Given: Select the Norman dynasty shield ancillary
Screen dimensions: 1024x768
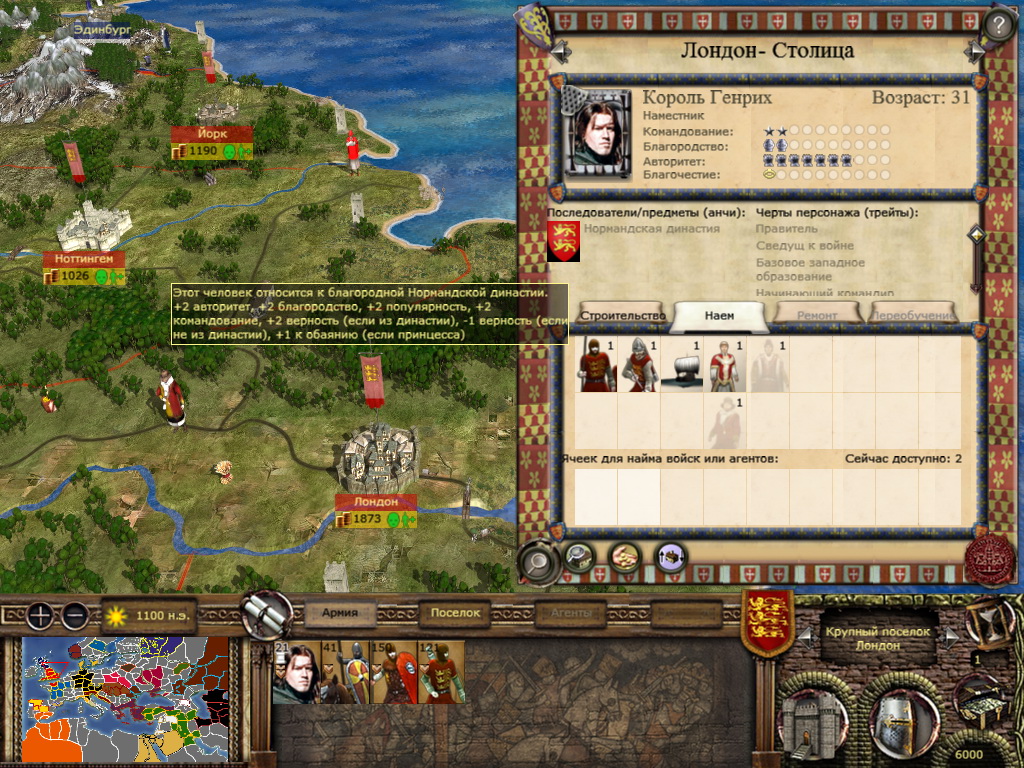Looking at the screenshot, I should point(563,242).
